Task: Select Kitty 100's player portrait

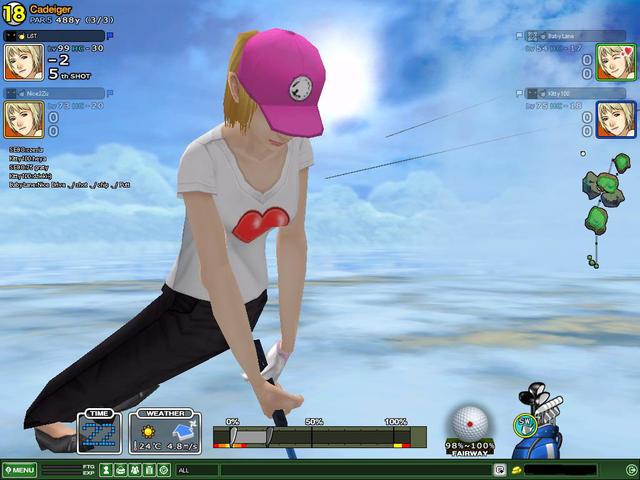Action: coord(617,119)
